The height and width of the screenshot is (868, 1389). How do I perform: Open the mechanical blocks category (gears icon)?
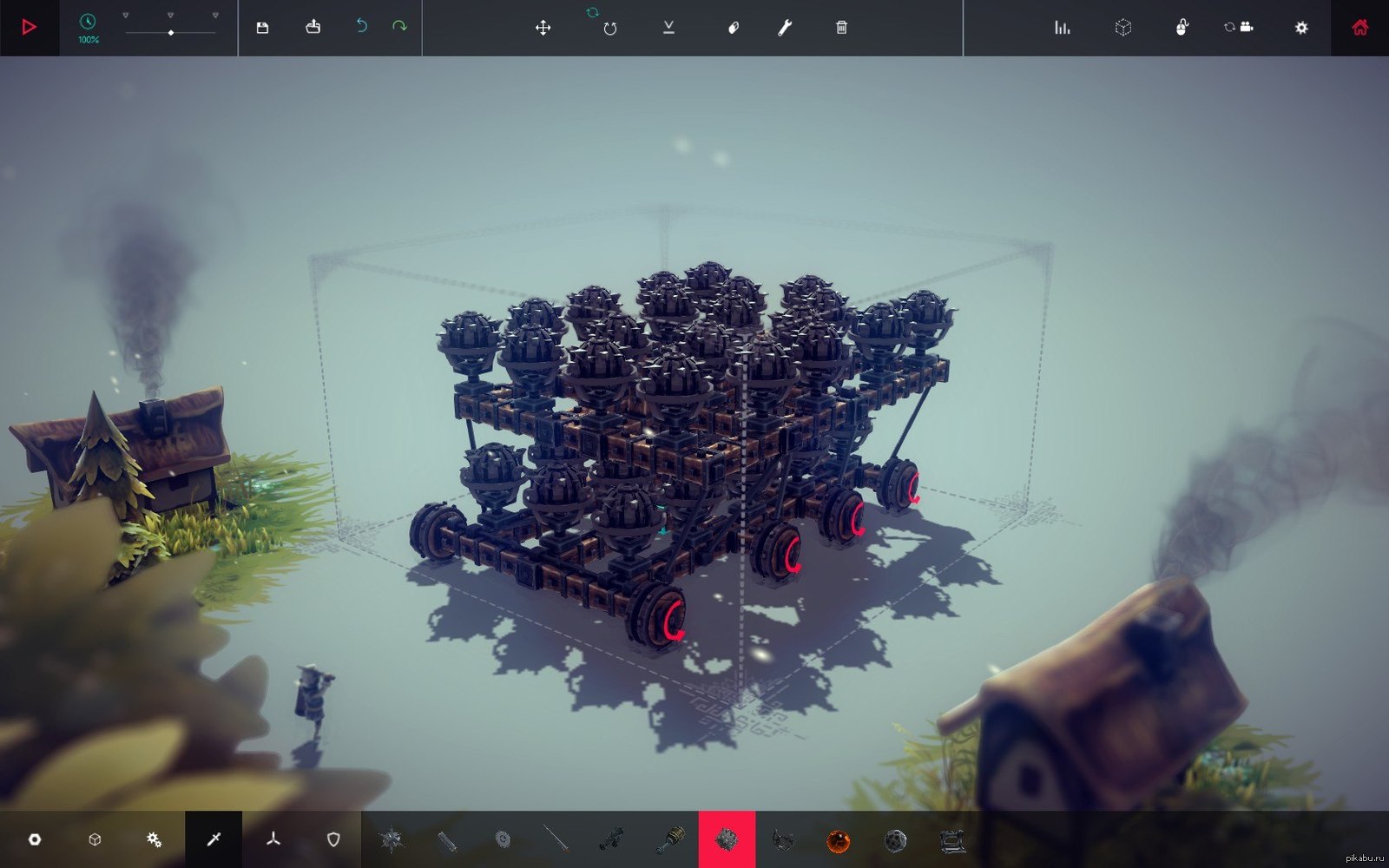pos(154,839)
